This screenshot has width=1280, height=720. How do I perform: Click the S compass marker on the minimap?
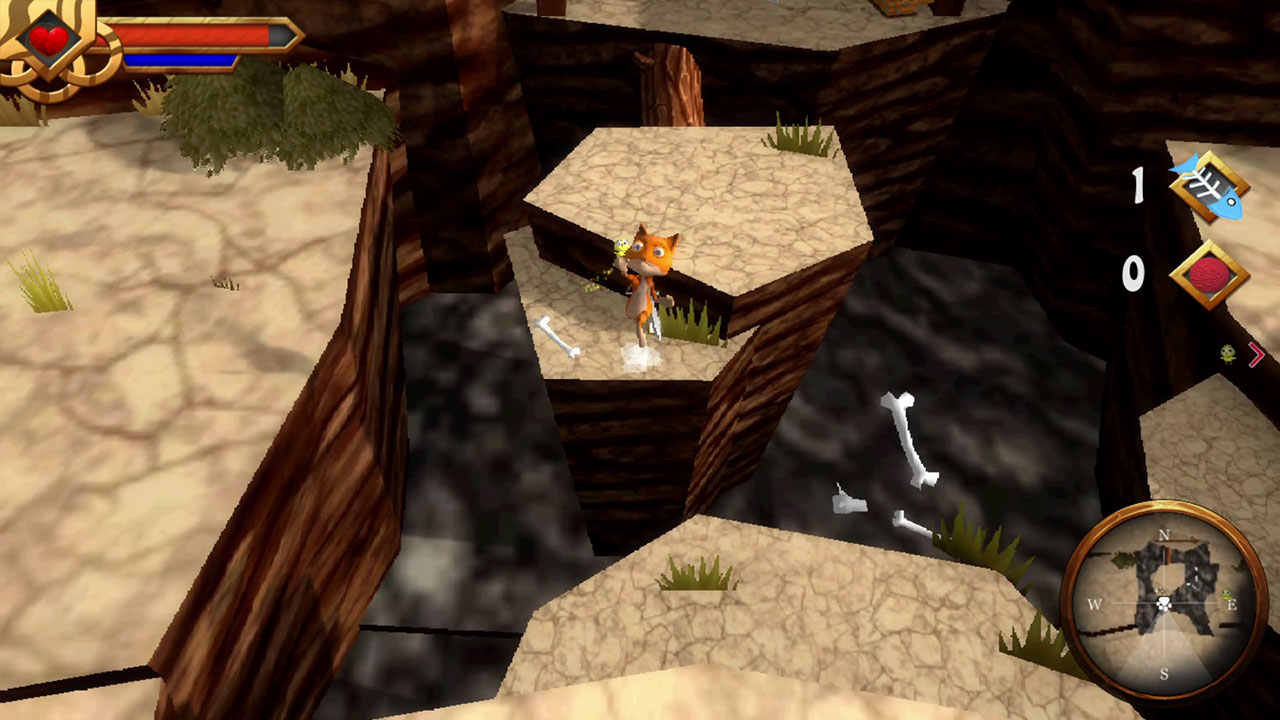point(1164,672)
